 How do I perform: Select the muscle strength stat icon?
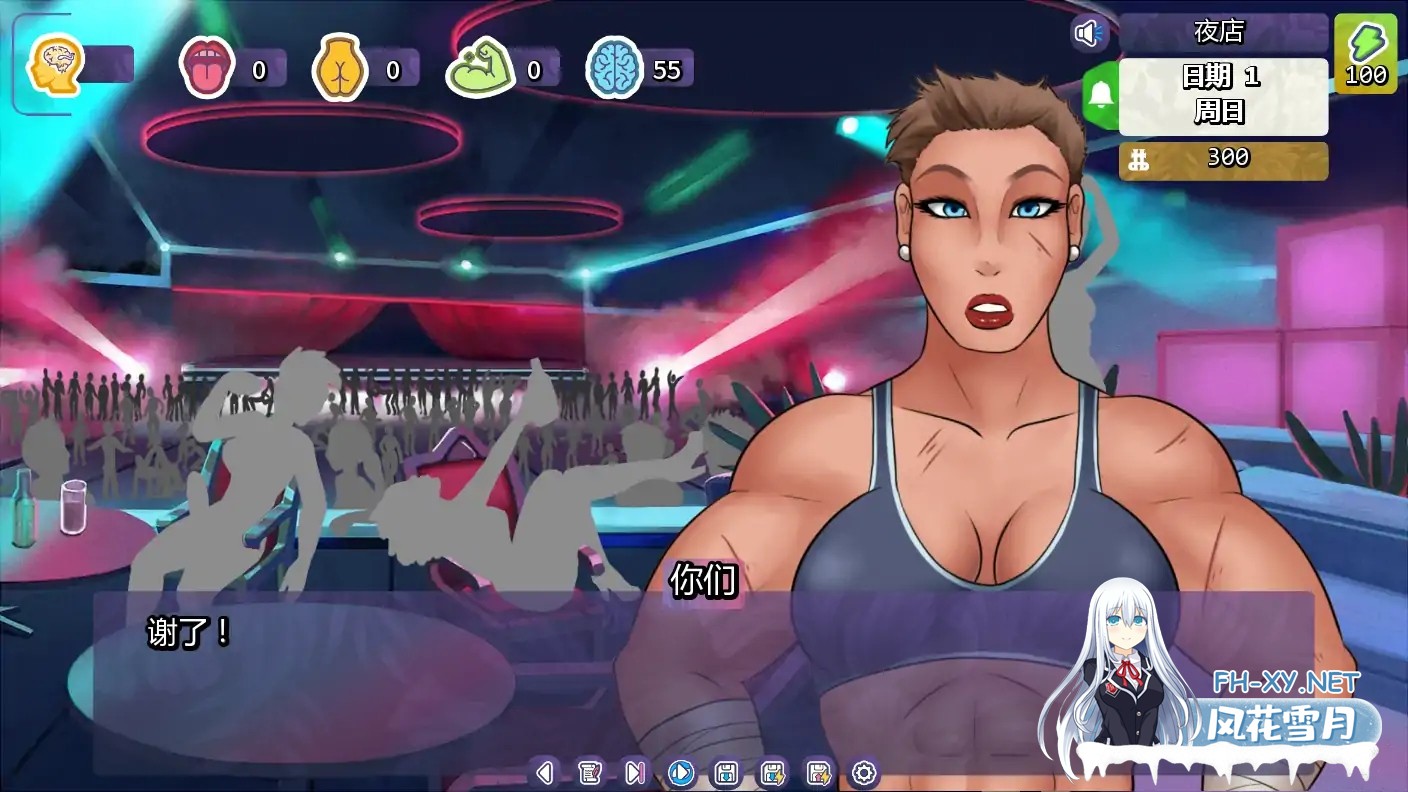[x=483, y=67]
